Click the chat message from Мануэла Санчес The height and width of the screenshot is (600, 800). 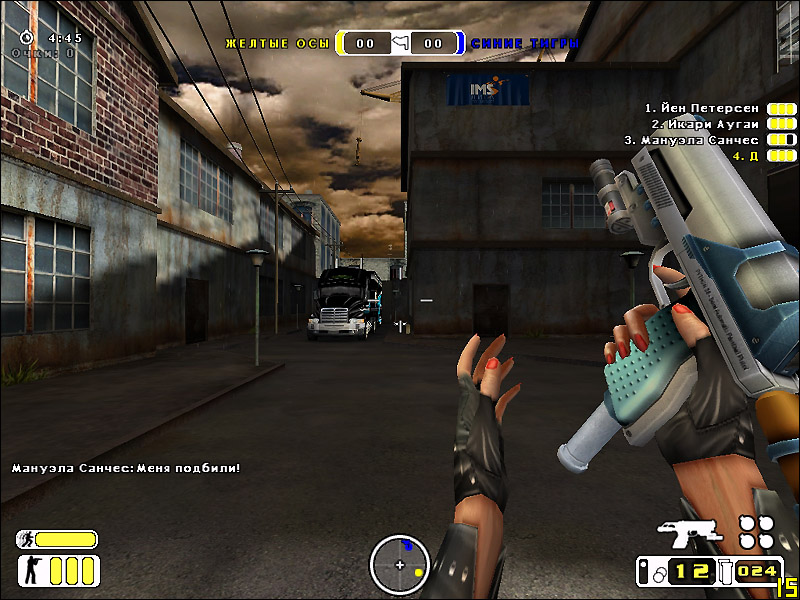126,467
